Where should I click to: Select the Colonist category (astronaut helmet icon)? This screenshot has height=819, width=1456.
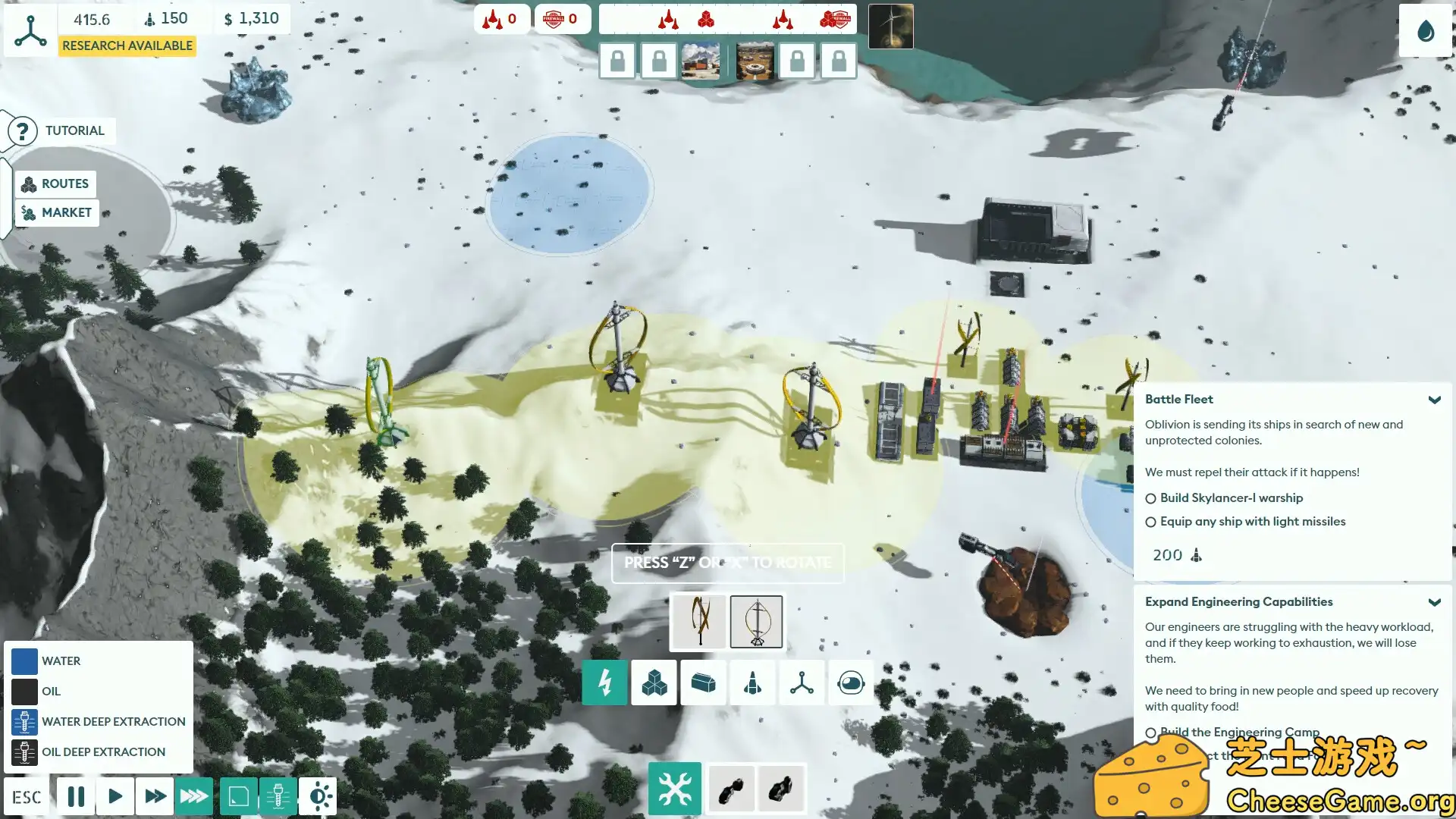(x=851, y=682)
